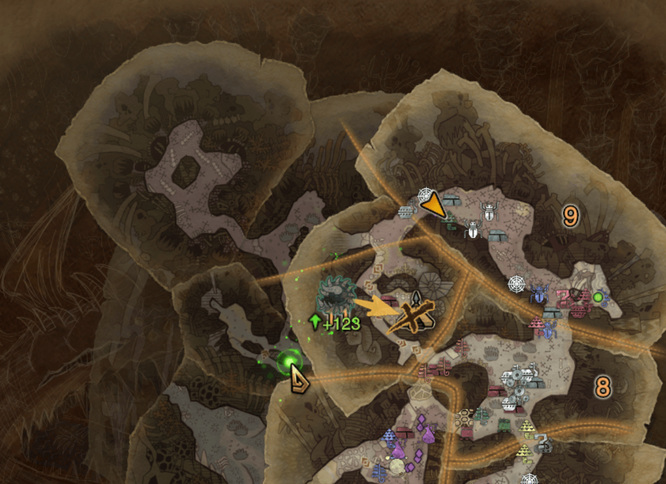
Task: Click the orange X target marker
Action: point(415,317)
